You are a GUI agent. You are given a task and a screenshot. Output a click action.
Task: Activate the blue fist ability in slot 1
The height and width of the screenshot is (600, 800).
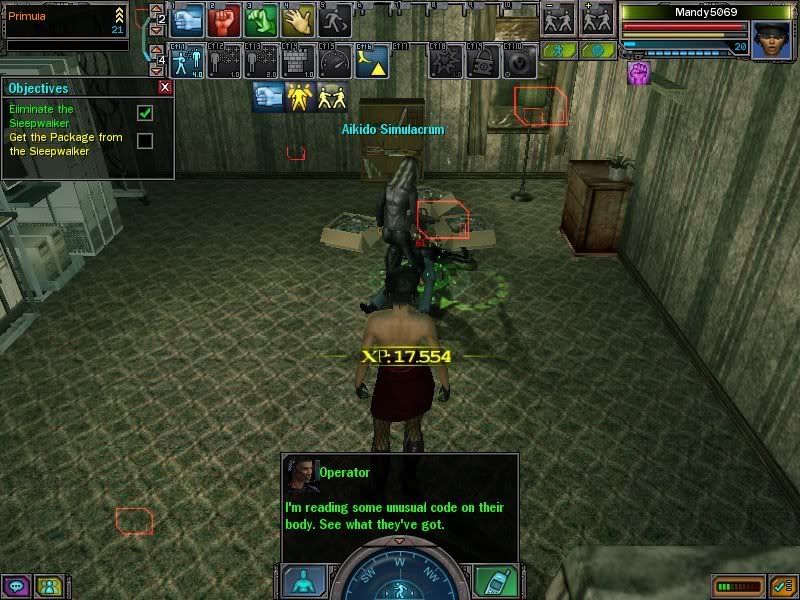pyautogui.click(x=188, y=19)
